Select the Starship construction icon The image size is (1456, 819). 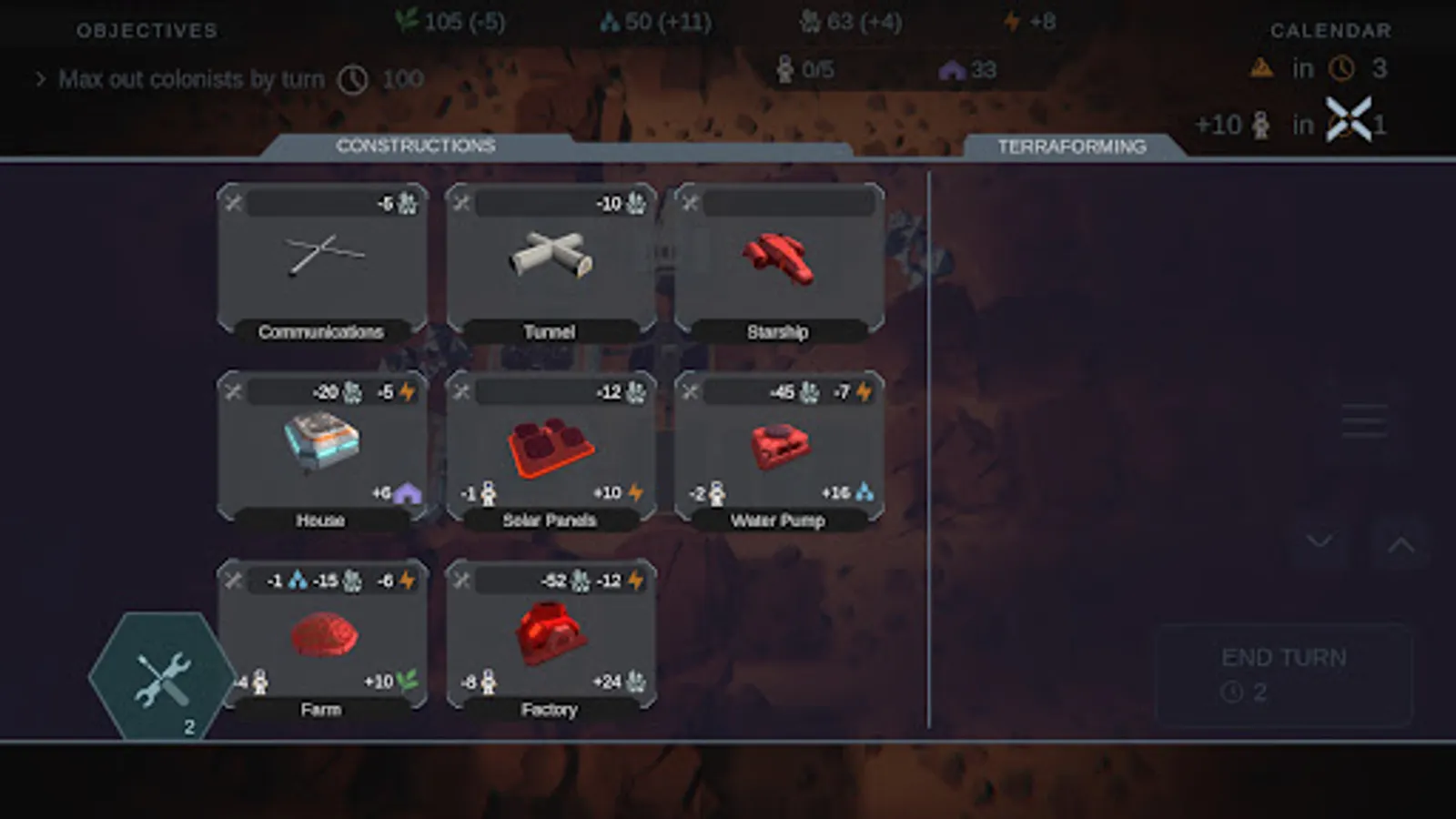(x=776, y=259)
